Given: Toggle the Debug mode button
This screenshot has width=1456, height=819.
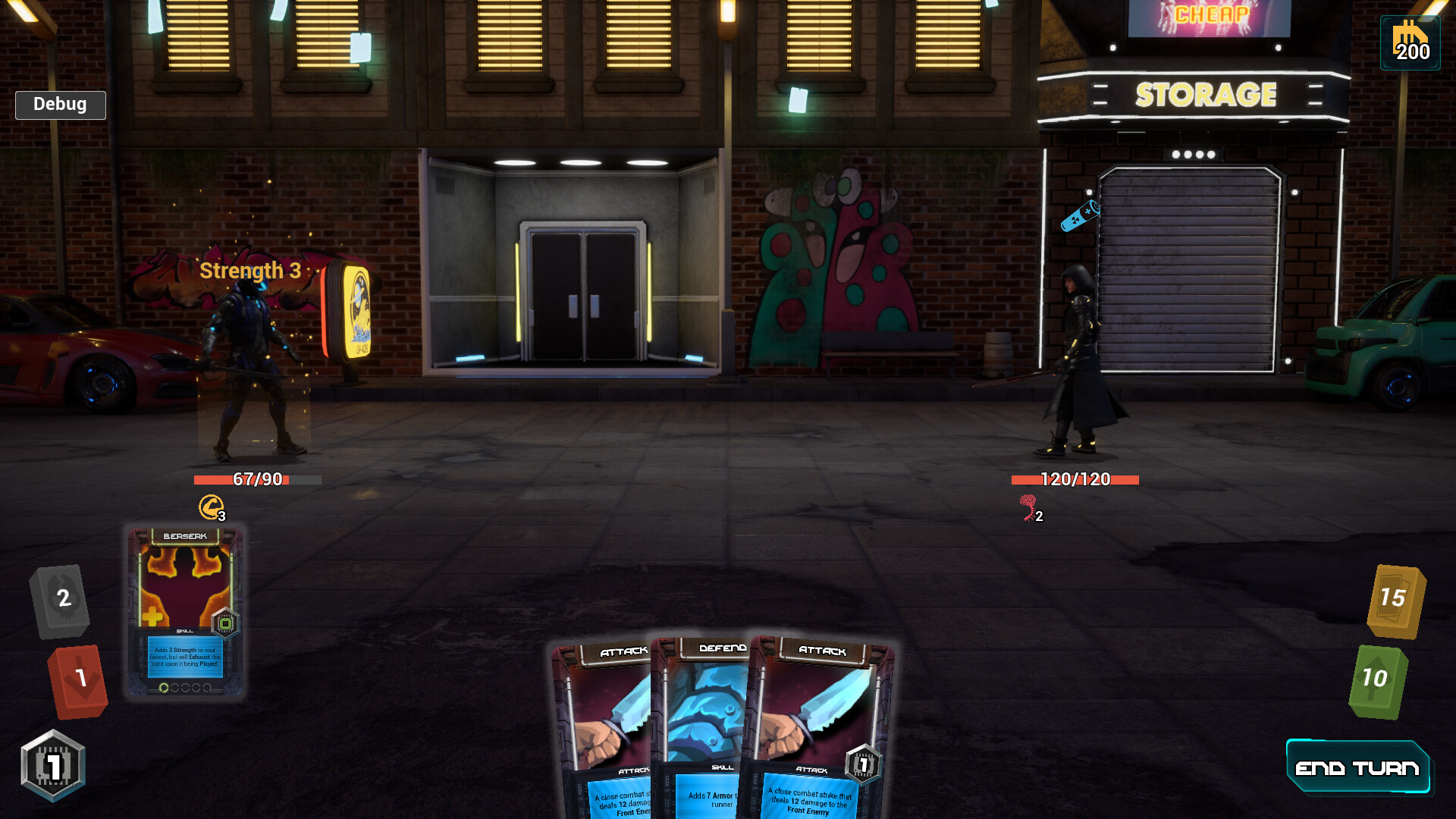Looking at the screenshot, I should point(60,105).
